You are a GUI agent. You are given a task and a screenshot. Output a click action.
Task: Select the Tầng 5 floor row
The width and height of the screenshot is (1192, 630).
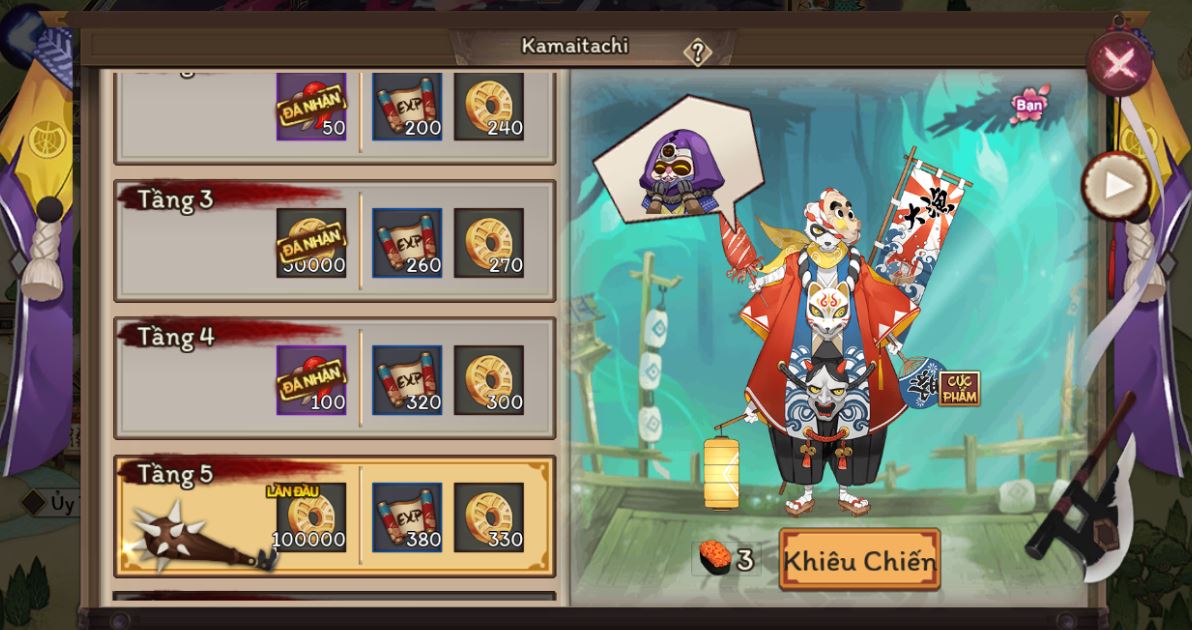(335, 516)
